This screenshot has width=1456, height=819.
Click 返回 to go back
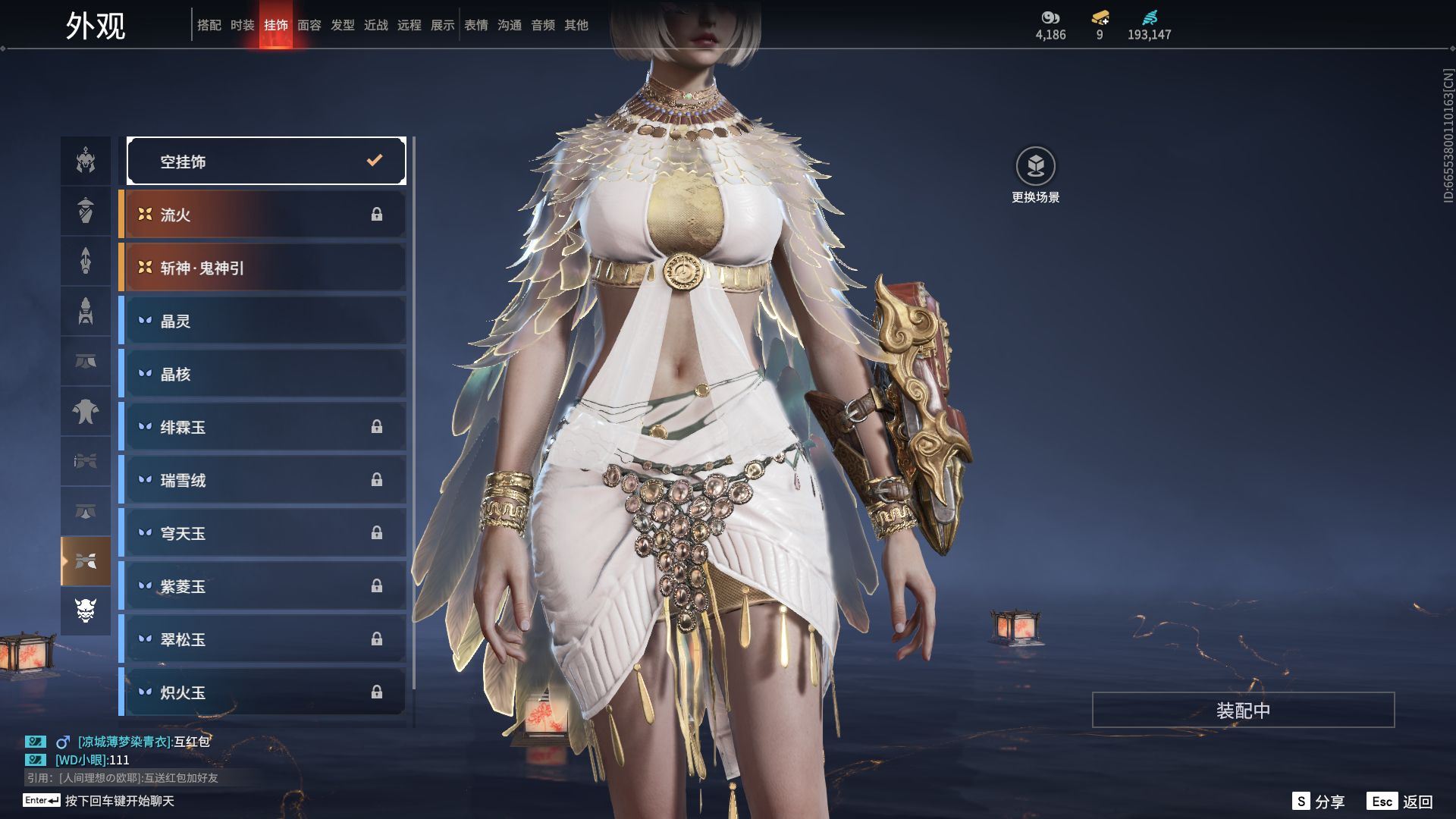point(1401,802)
